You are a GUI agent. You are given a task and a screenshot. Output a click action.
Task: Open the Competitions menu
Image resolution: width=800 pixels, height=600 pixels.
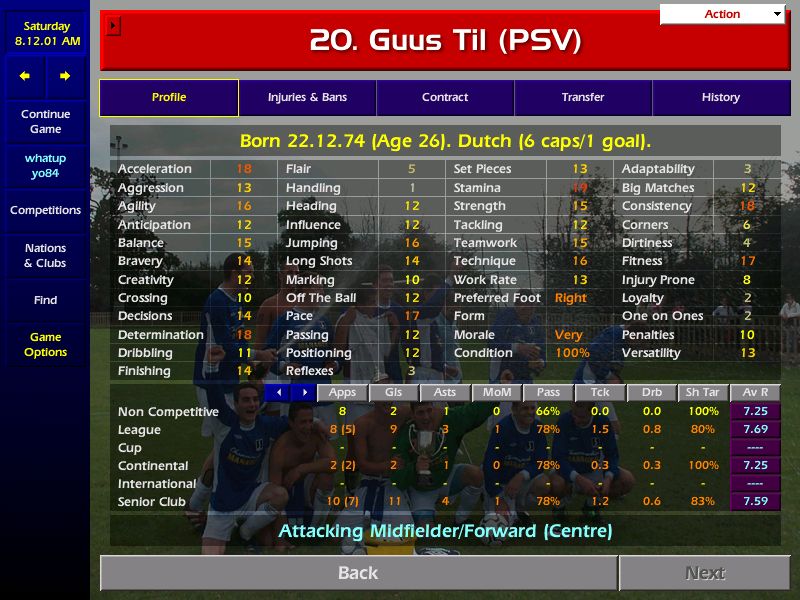click(x=45, y=210)
